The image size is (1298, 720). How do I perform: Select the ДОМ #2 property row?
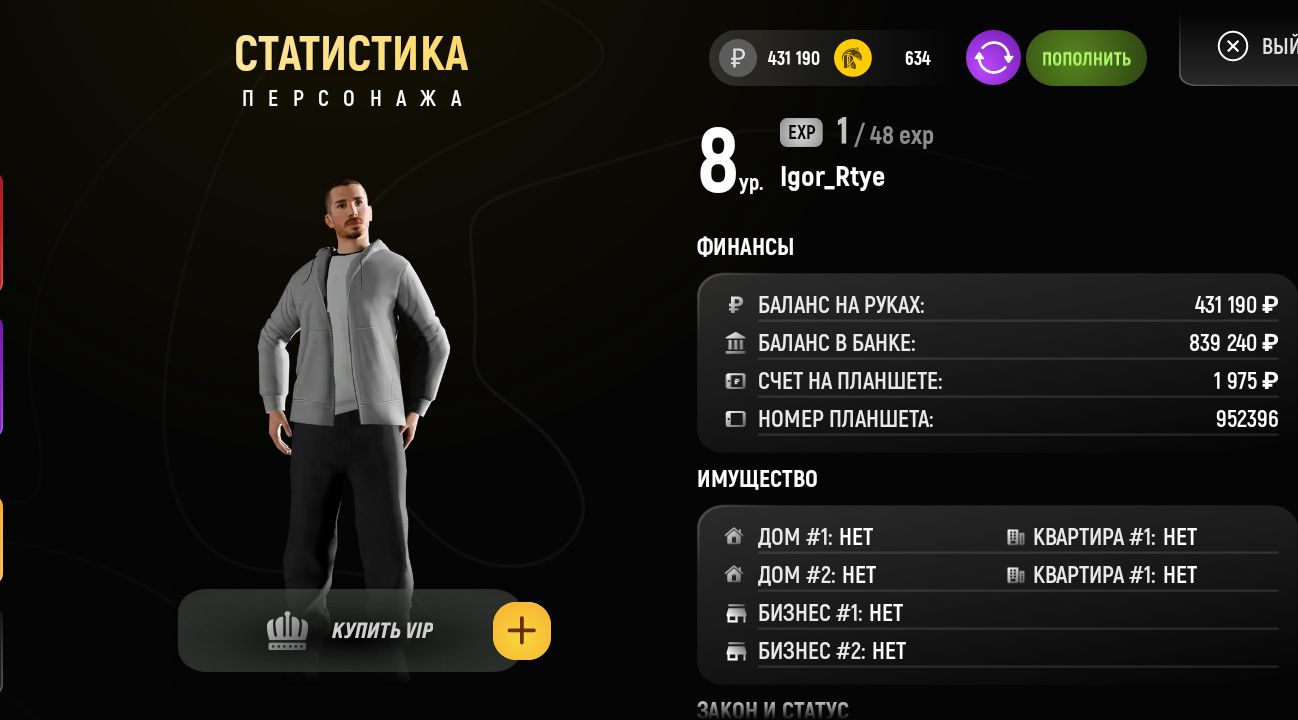coord(816,575)
